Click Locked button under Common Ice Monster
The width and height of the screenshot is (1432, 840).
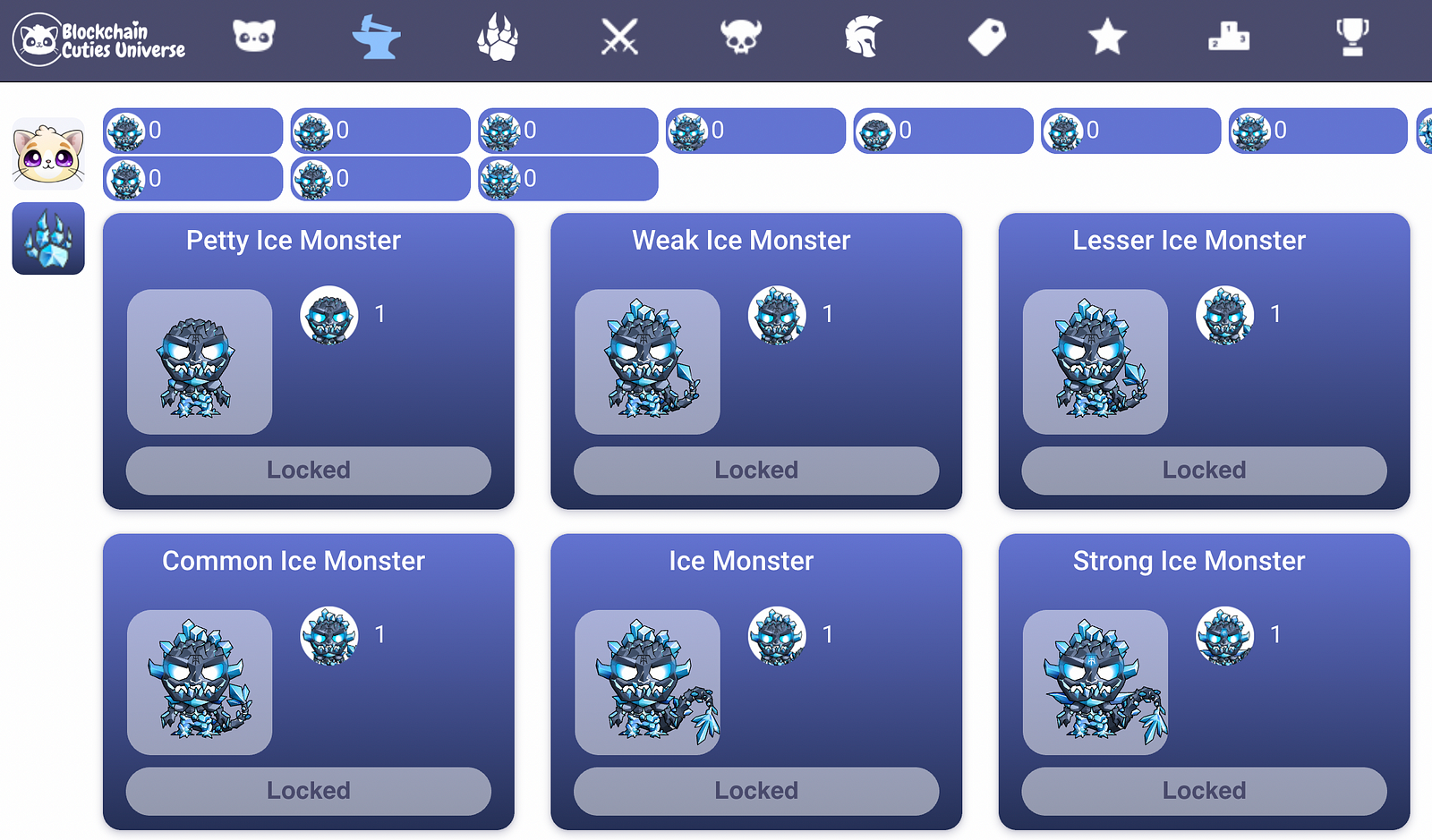(x=309, y=791)
